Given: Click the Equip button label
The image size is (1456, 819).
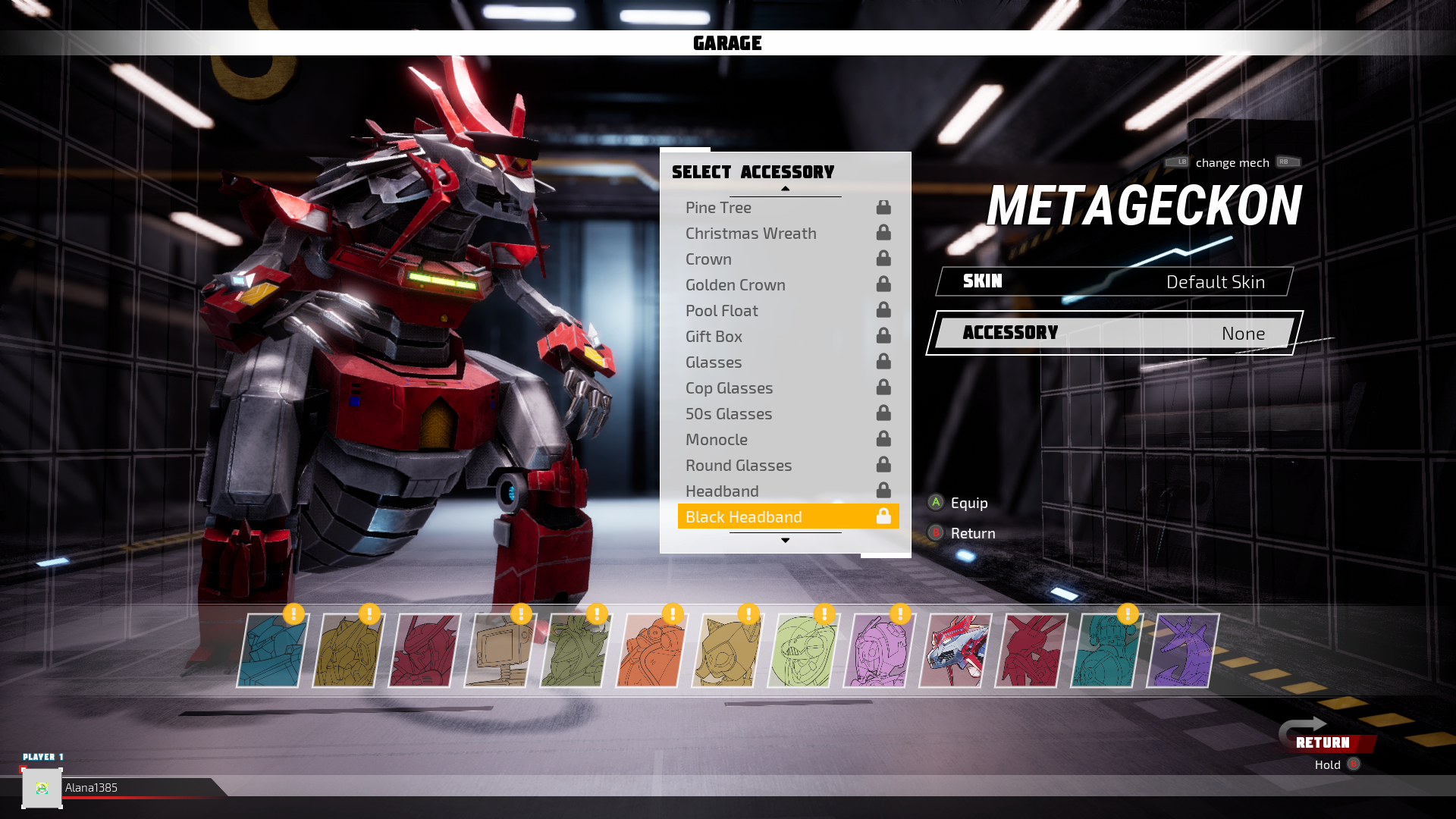Looking at the screenshot, I should 968,503.
